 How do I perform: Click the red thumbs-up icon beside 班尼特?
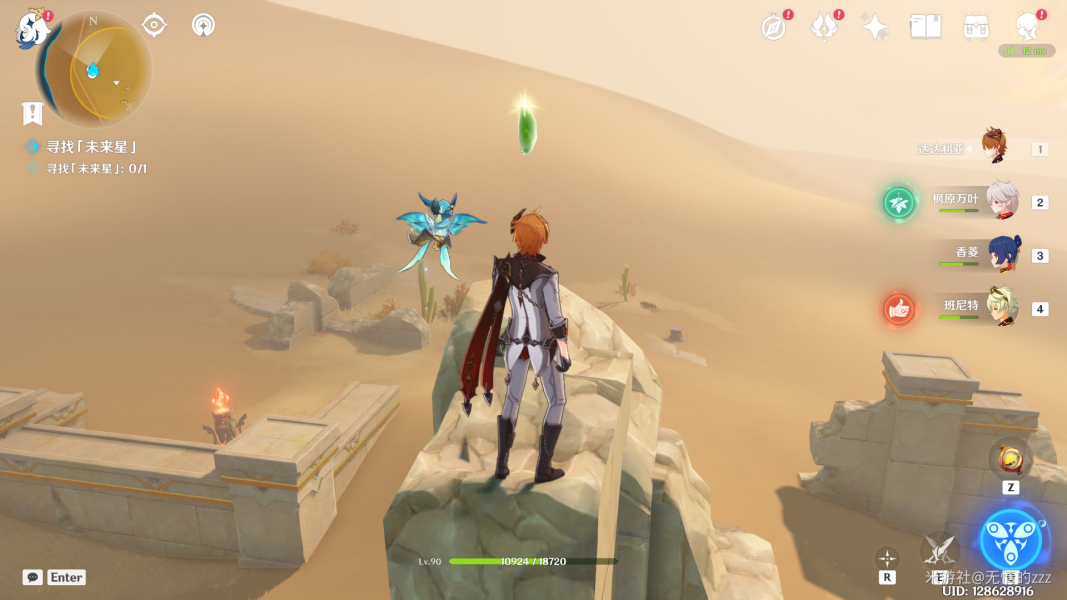[899, 309]
